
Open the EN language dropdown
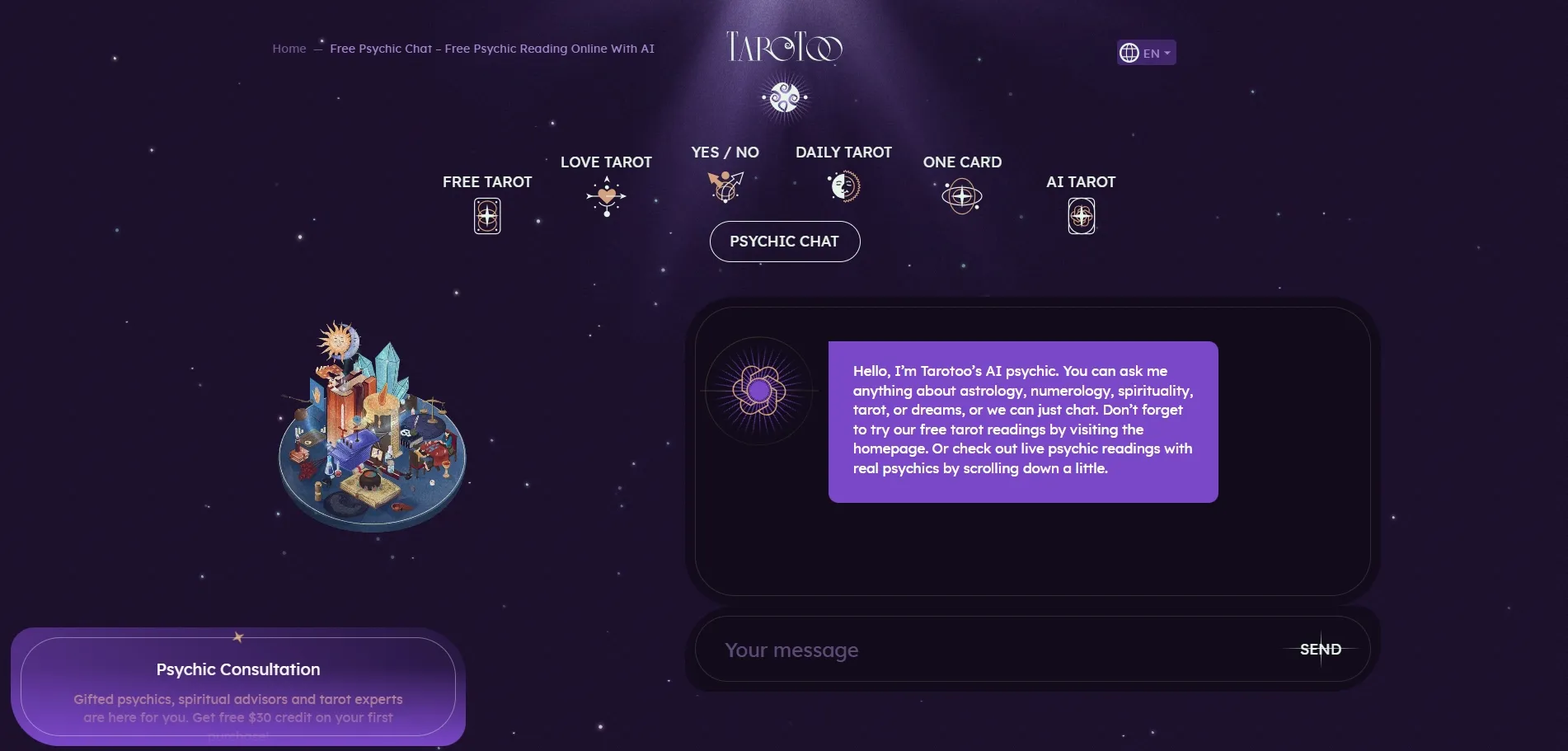[x=1146, y=52]
